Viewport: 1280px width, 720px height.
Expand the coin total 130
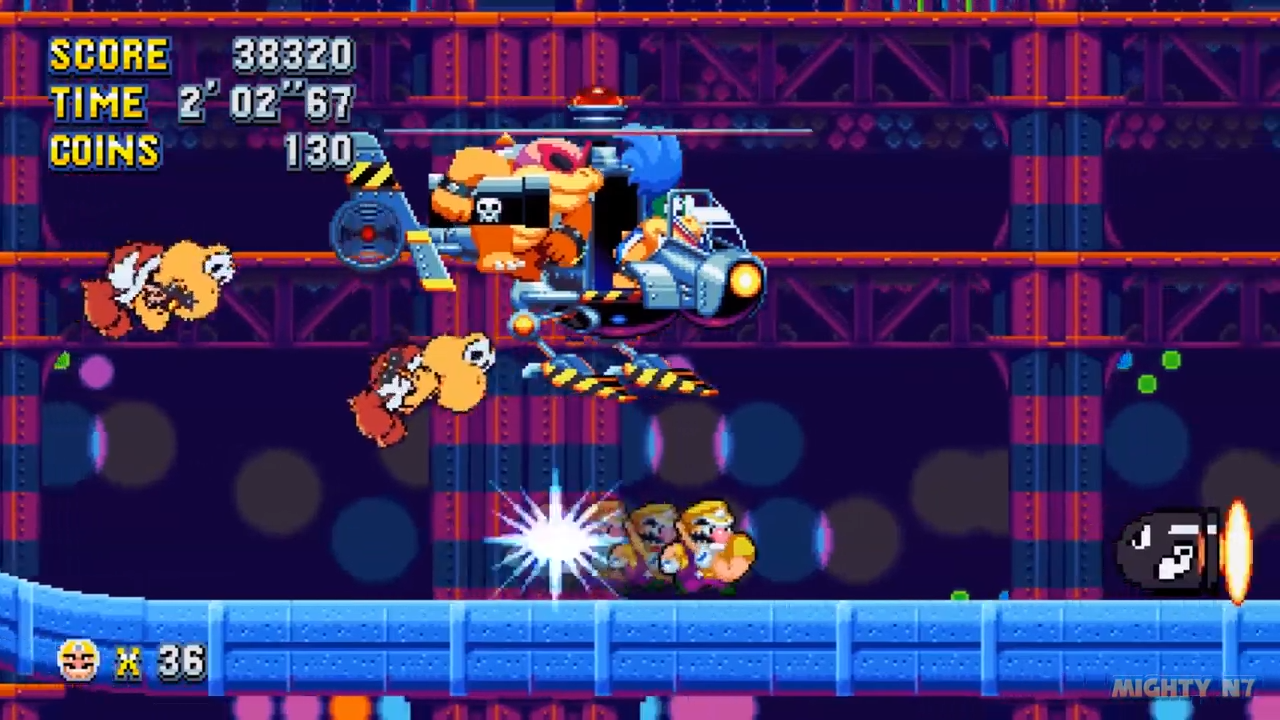(320, 150)
